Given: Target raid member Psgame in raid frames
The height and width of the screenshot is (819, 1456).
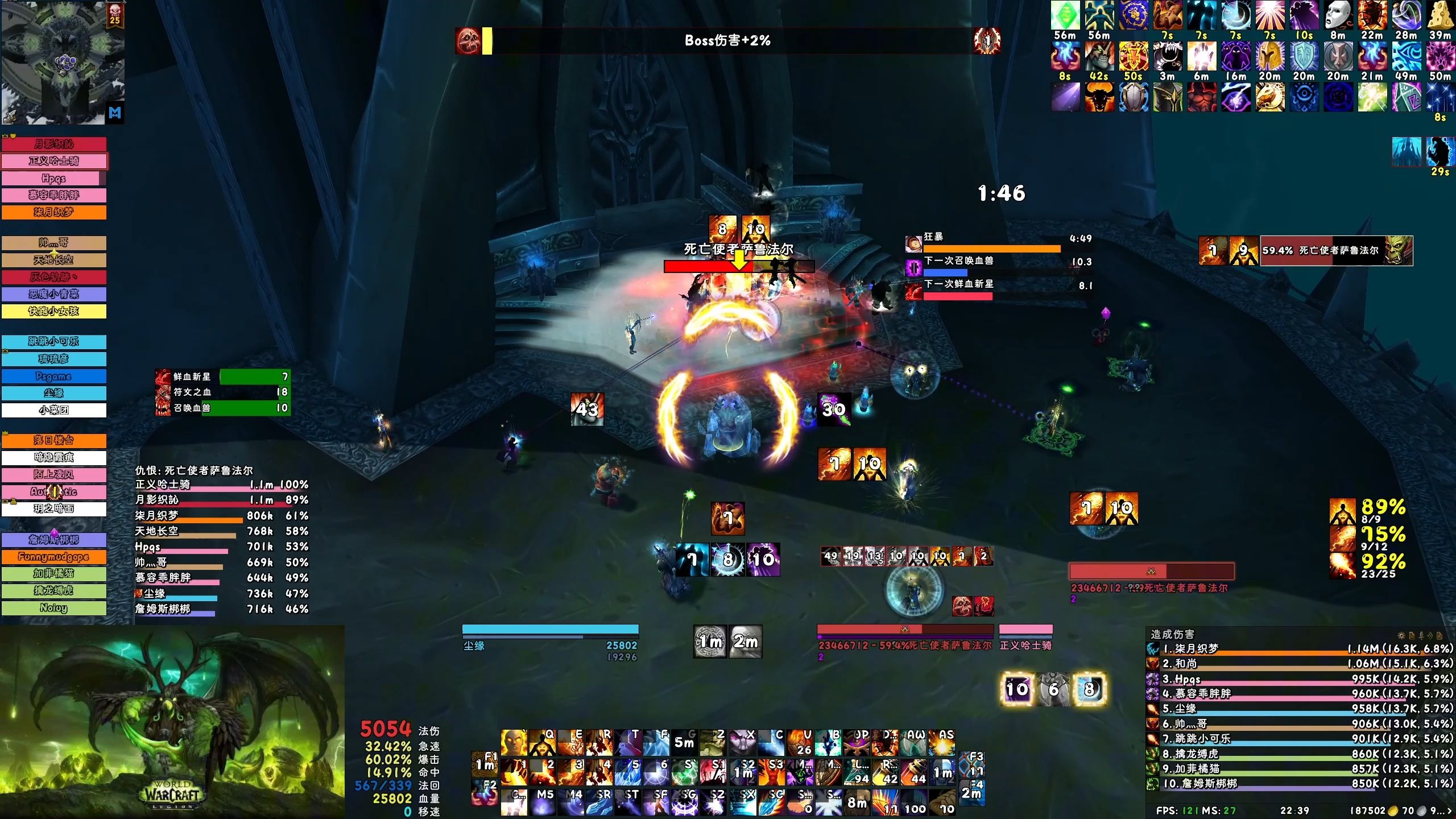Looking at the screenshot, I should (54, 376).
